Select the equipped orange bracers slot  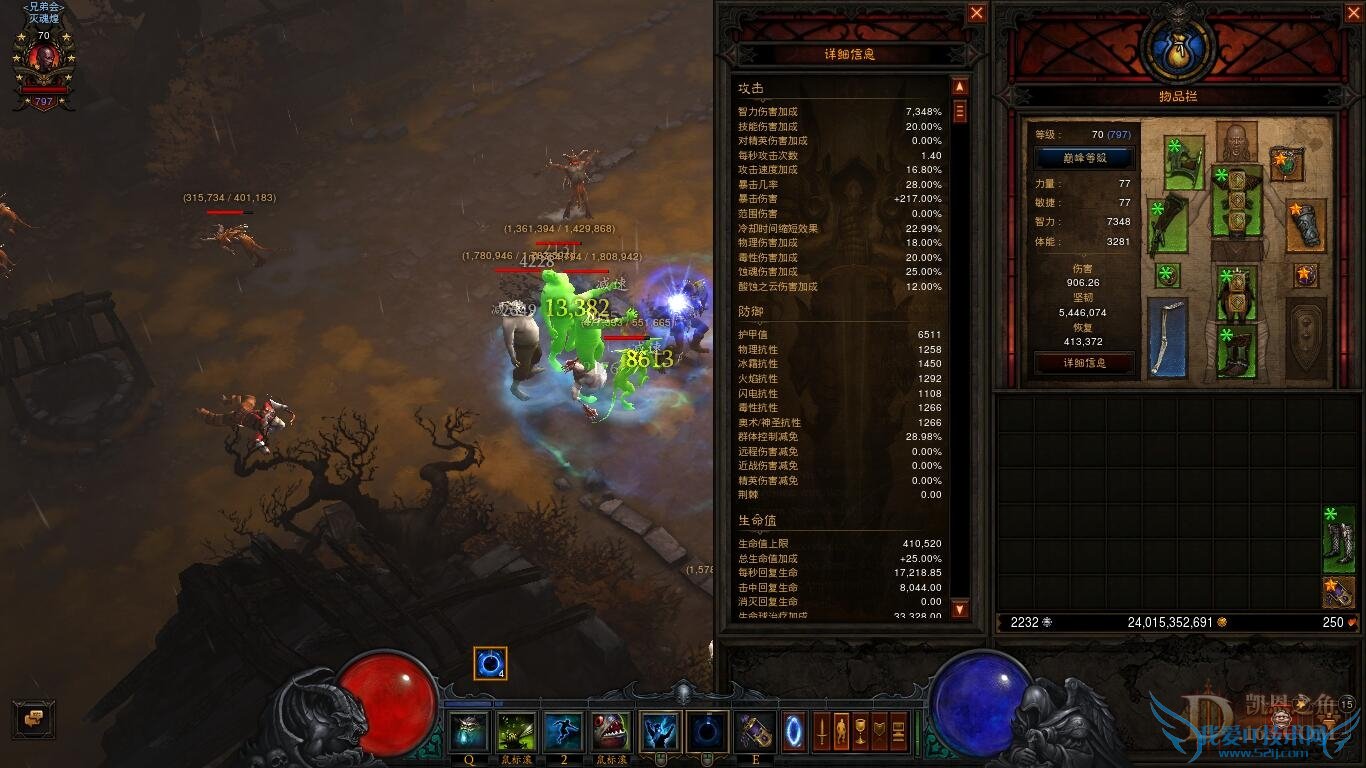[x=1306, y=225]
